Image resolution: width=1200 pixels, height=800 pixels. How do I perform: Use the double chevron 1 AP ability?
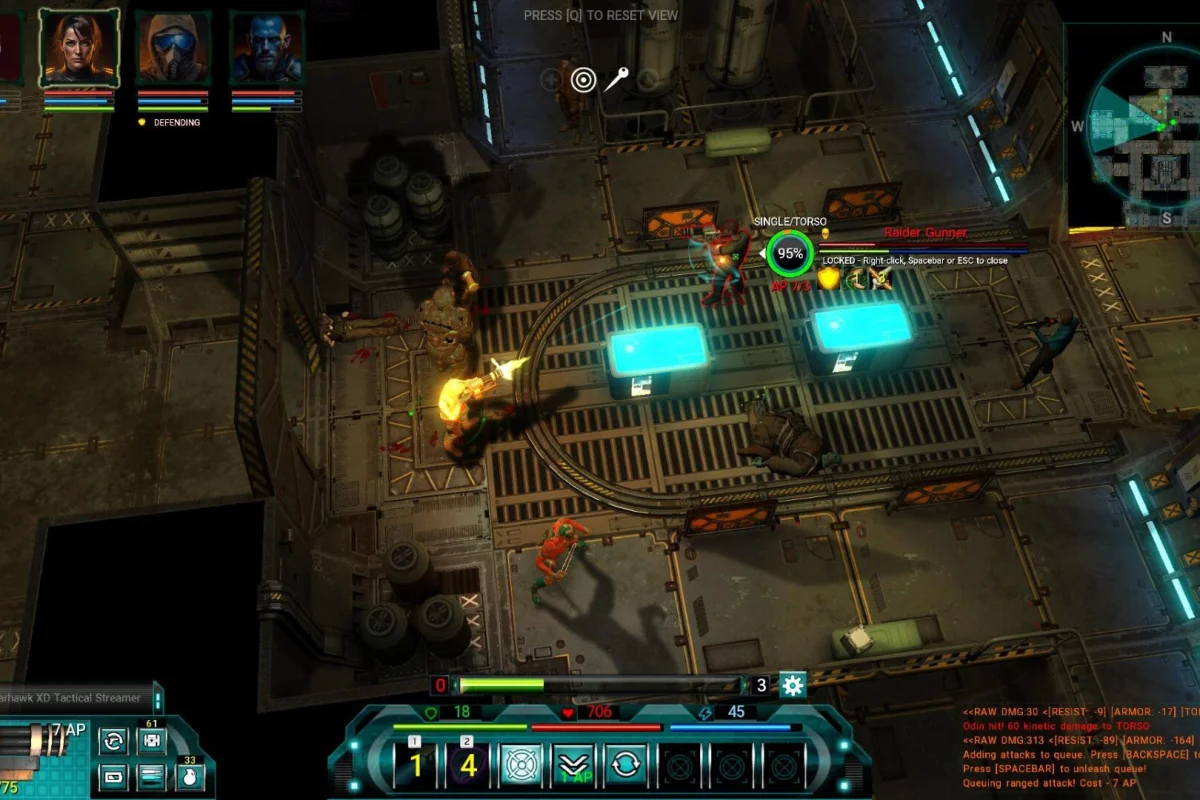(573, 765)
